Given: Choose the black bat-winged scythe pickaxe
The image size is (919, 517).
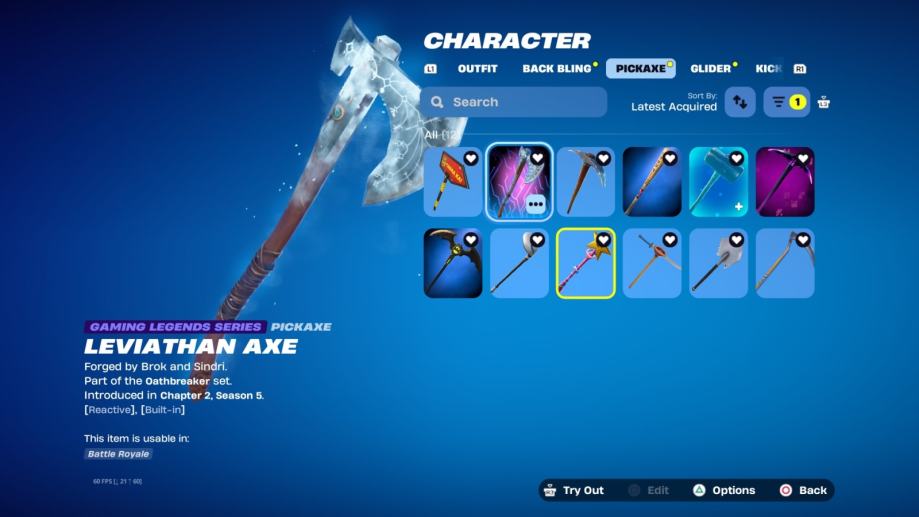Looking at the screenshot, I should pos(453,263).
